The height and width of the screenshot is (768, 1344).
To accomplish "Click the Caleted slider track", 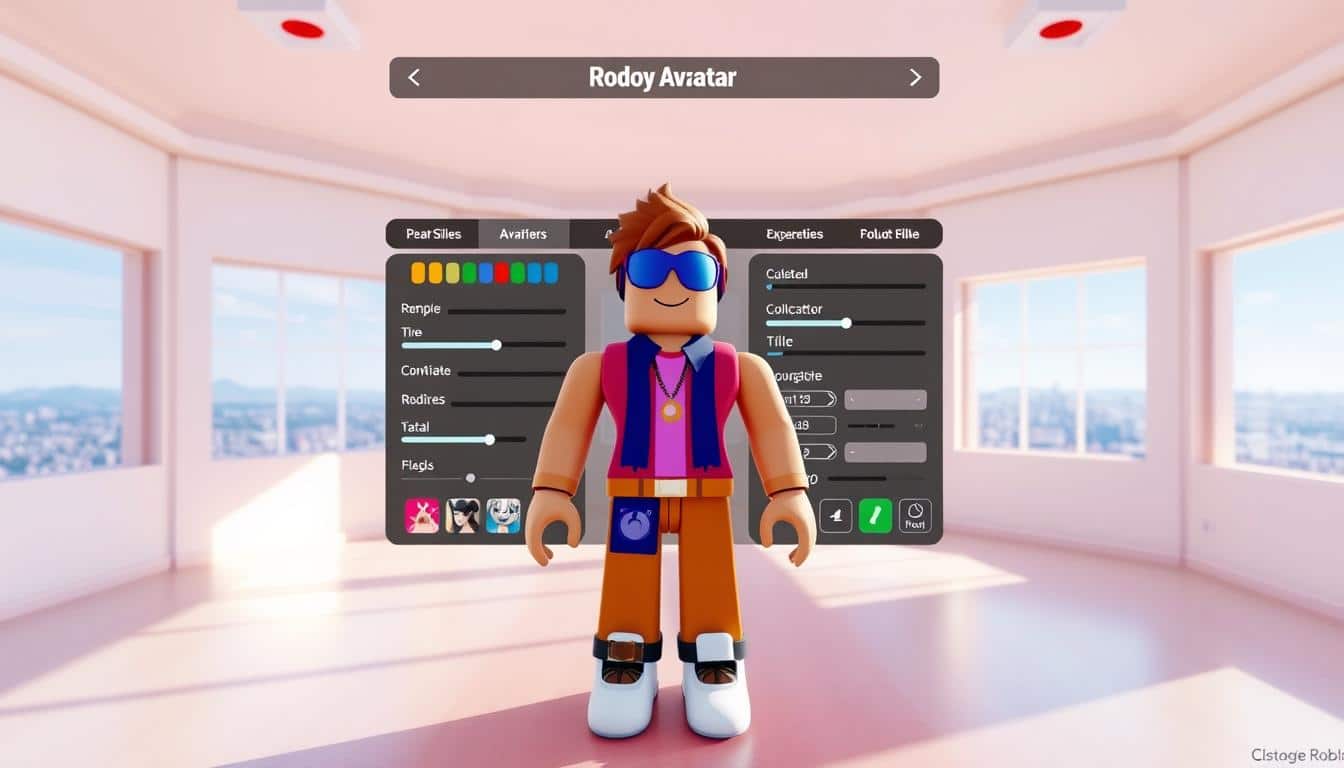I will point(845,287).
